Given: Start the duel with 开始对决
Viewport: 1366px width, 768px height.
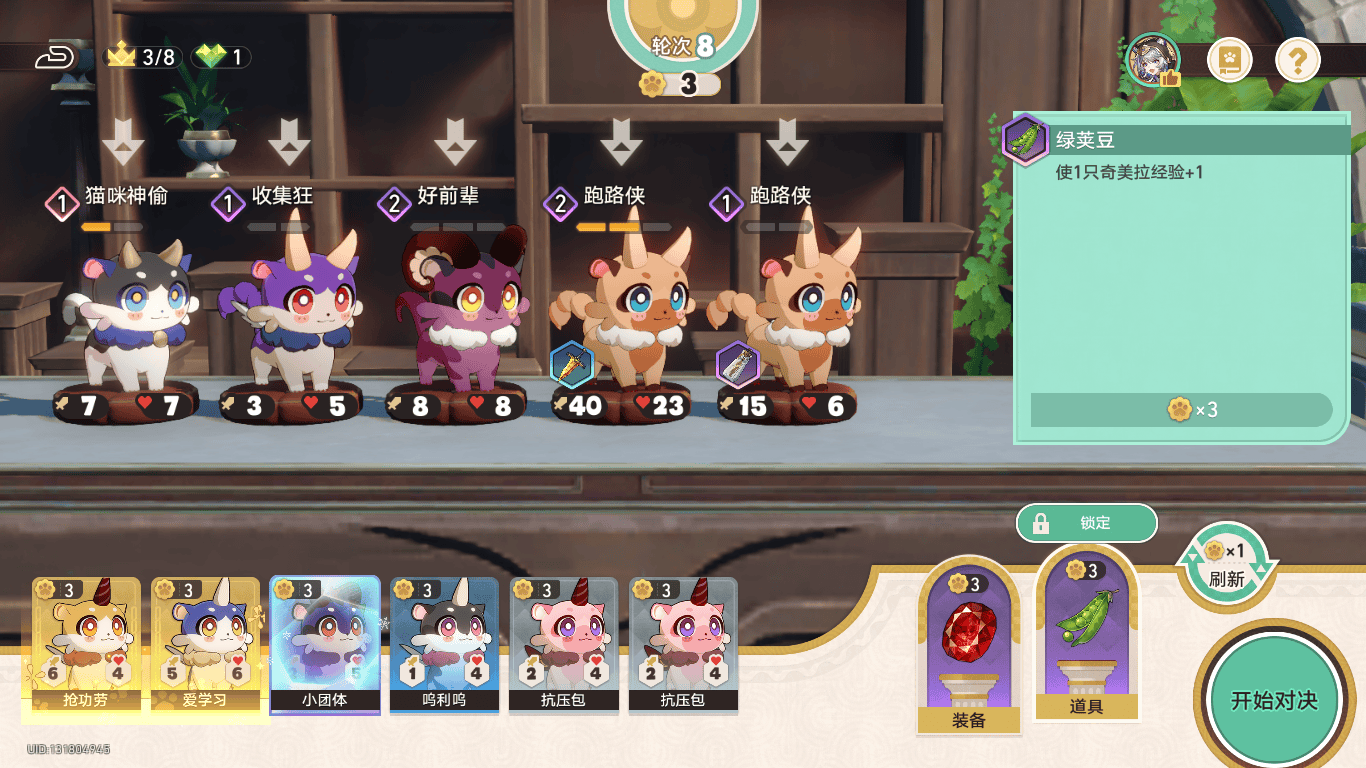Looking at the screenshot, I should [1273, 699].
